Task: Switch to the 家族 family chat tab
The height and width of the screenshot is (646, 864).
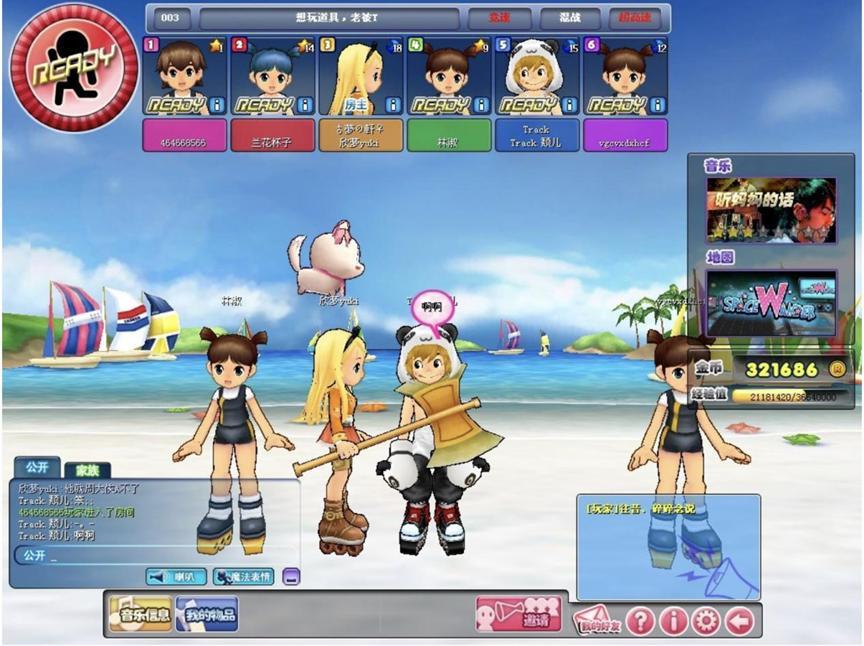Action: [x=85, y=469]
